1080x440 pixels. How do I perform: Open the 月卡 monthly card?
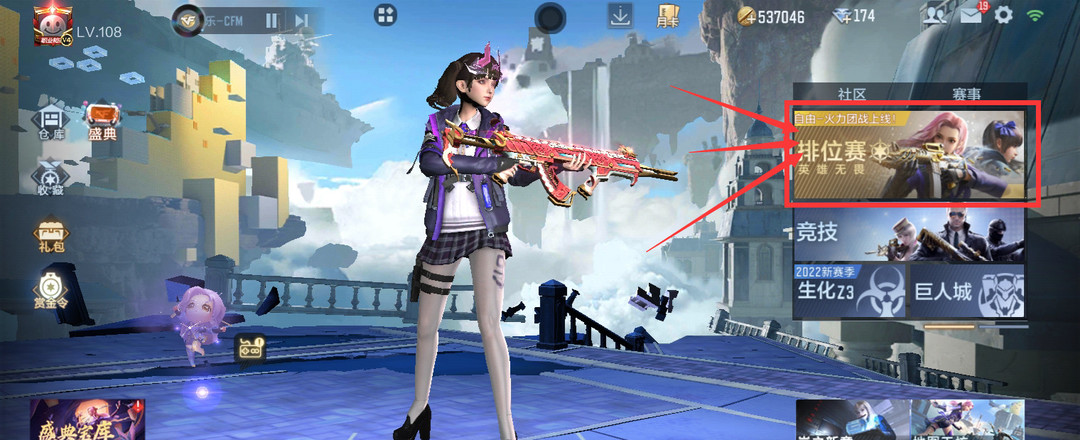tap(668, 15)
